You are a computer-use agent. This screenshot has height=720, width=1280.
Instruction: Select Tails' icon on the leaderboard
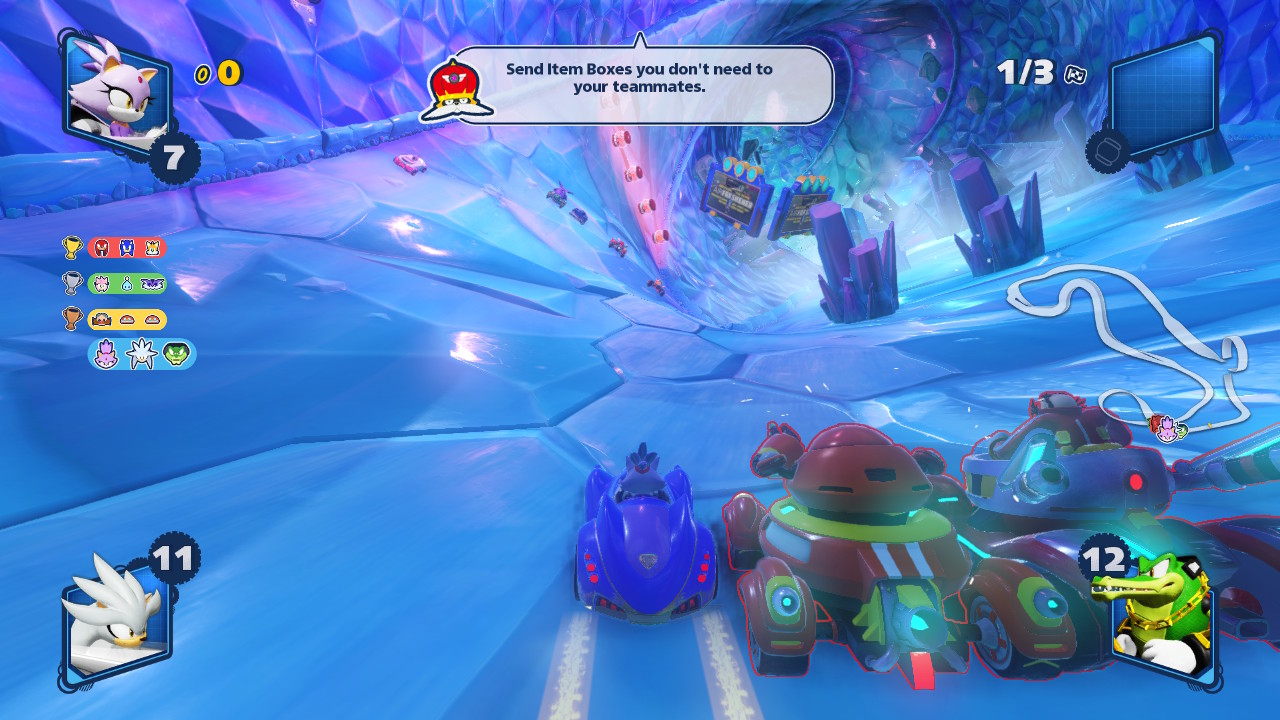152,248
